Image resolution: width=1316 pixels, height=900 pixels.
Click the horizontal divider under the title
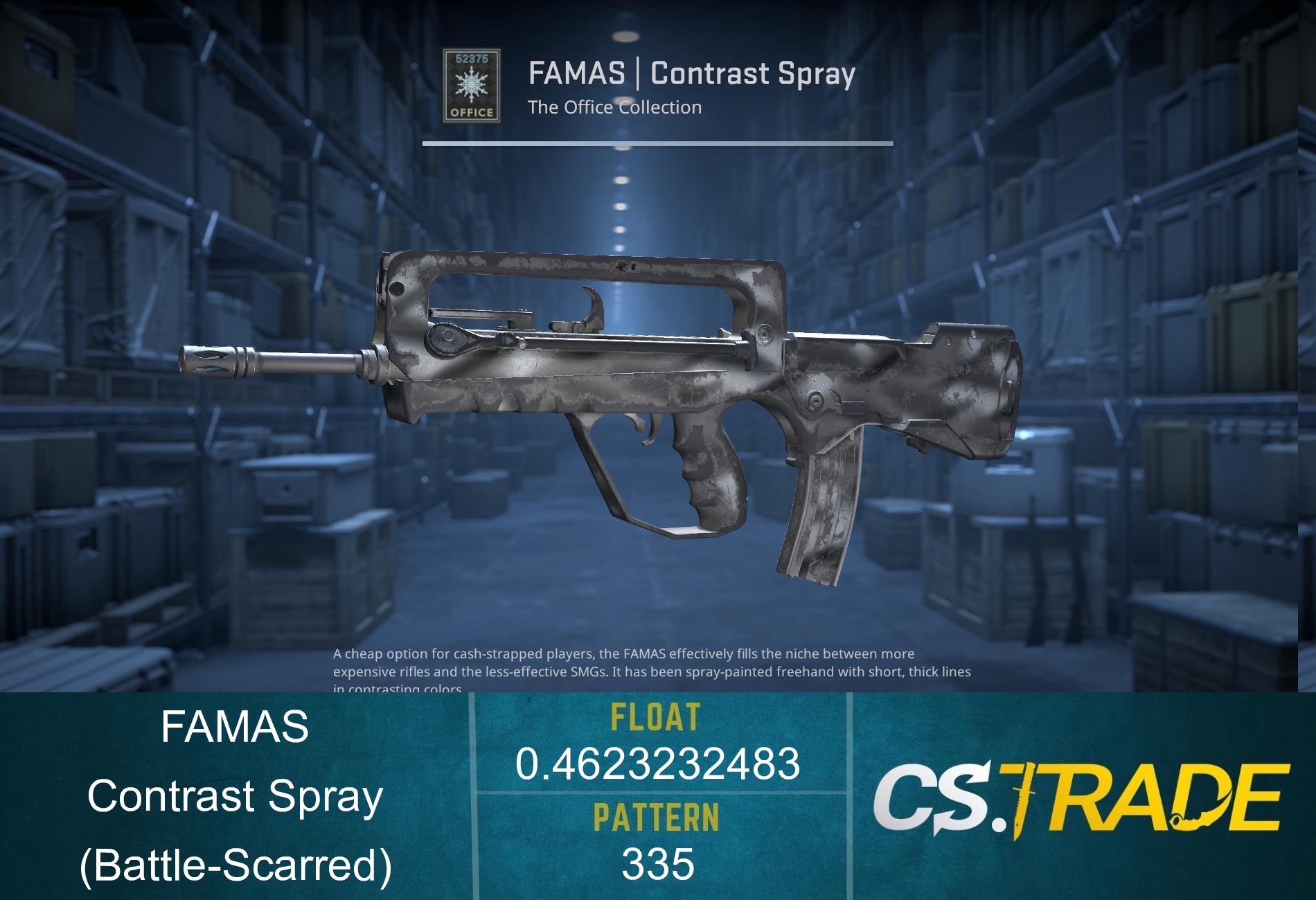(x=658, y=143)
